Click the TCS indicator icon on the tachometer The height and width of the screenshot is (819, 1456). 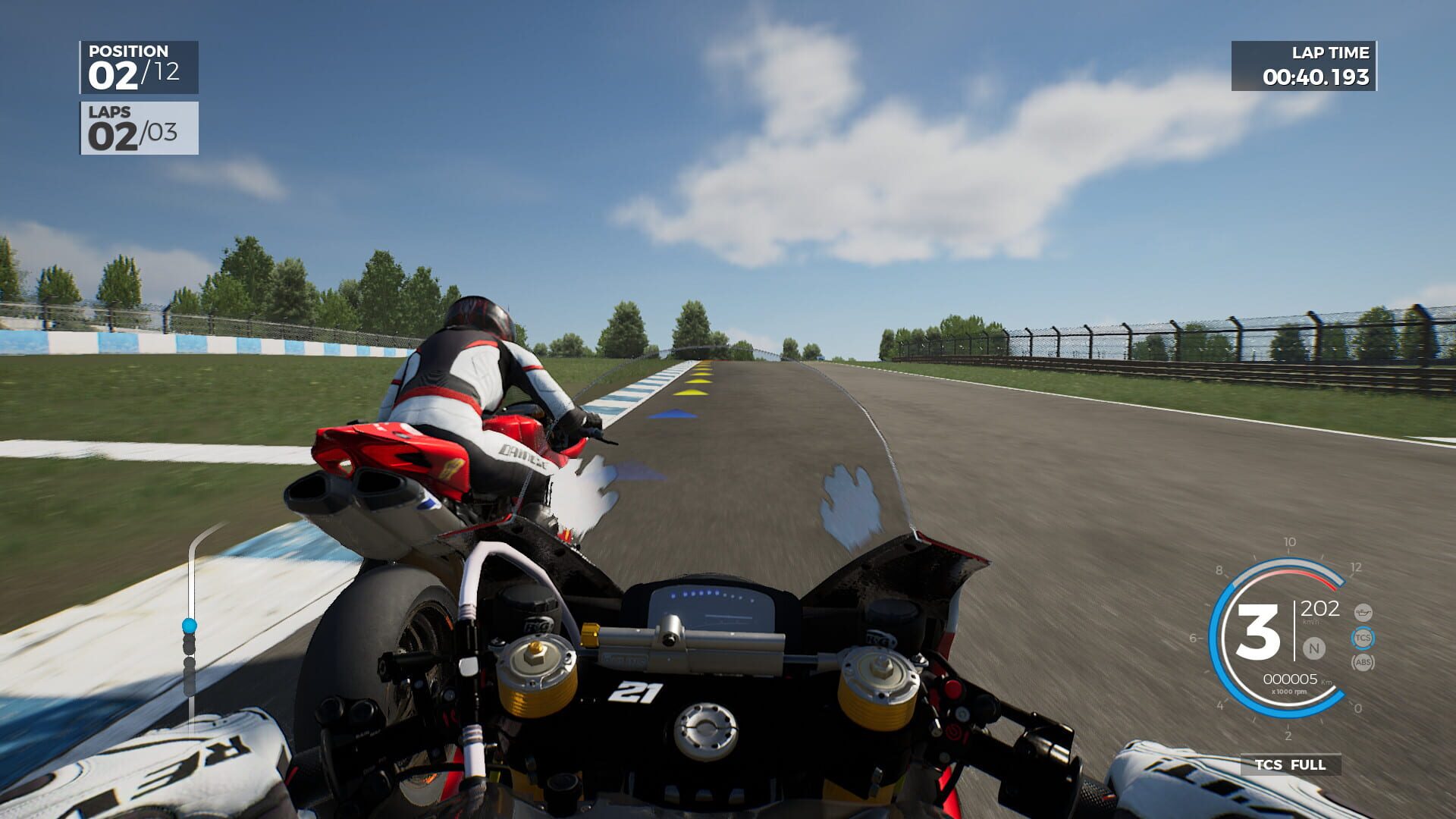[x=1363, y=638]
